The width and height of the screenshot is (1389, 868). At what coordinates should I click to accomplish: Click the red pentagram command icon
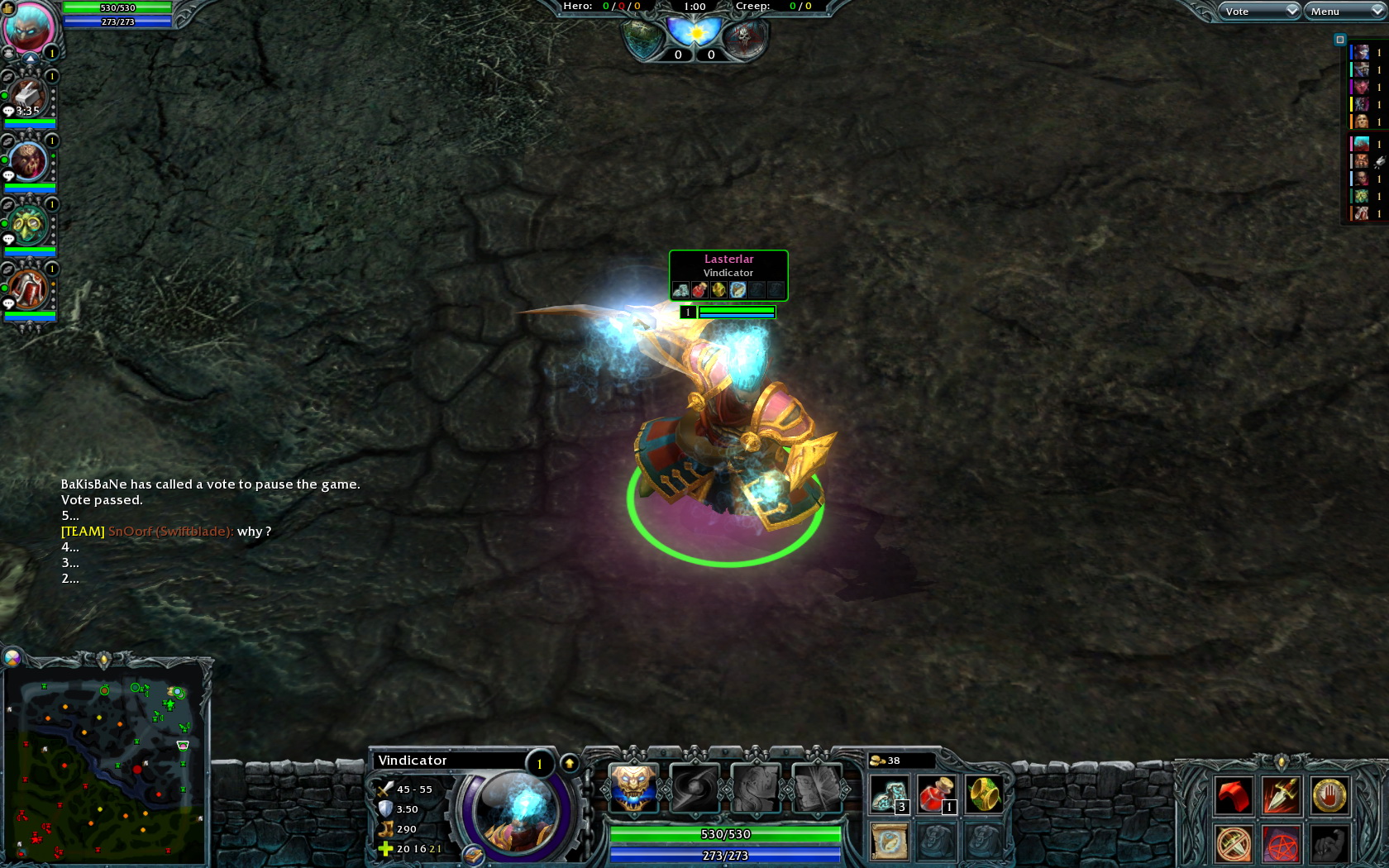(1281, 844)
